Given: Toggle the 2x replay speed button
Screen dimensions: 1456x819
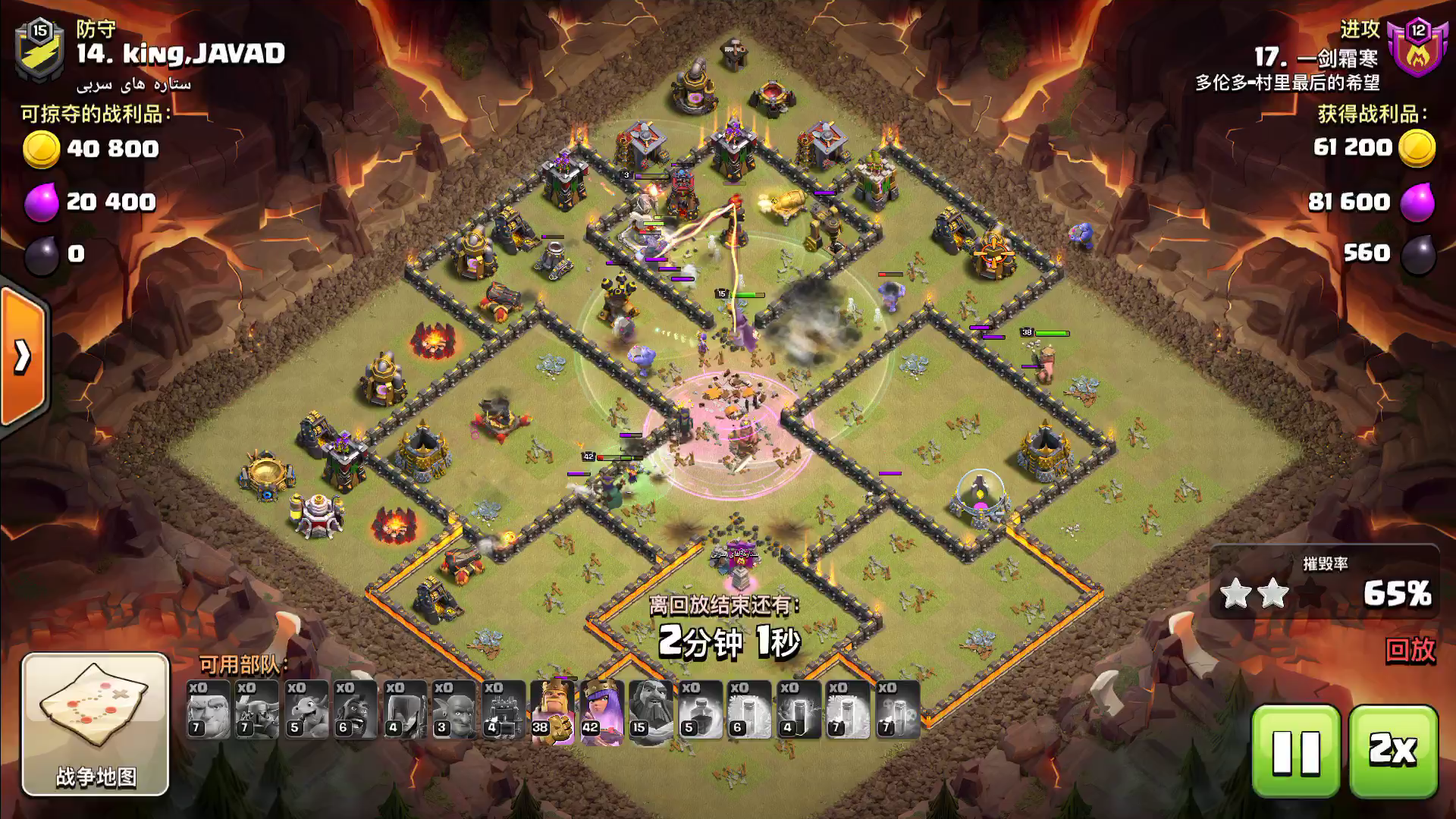Looking at the screenshot, I should tap(1393, 751).
